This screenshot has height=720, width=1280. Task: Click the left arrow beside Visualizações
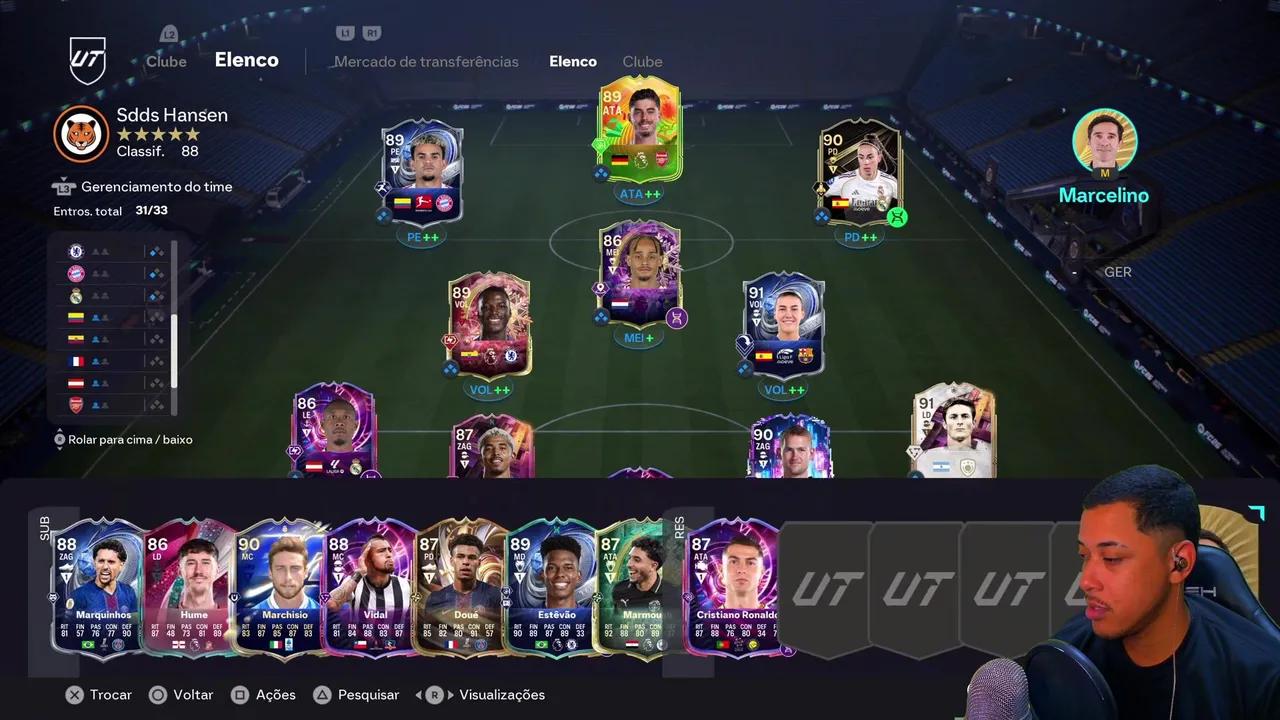[x=419, y=694]
